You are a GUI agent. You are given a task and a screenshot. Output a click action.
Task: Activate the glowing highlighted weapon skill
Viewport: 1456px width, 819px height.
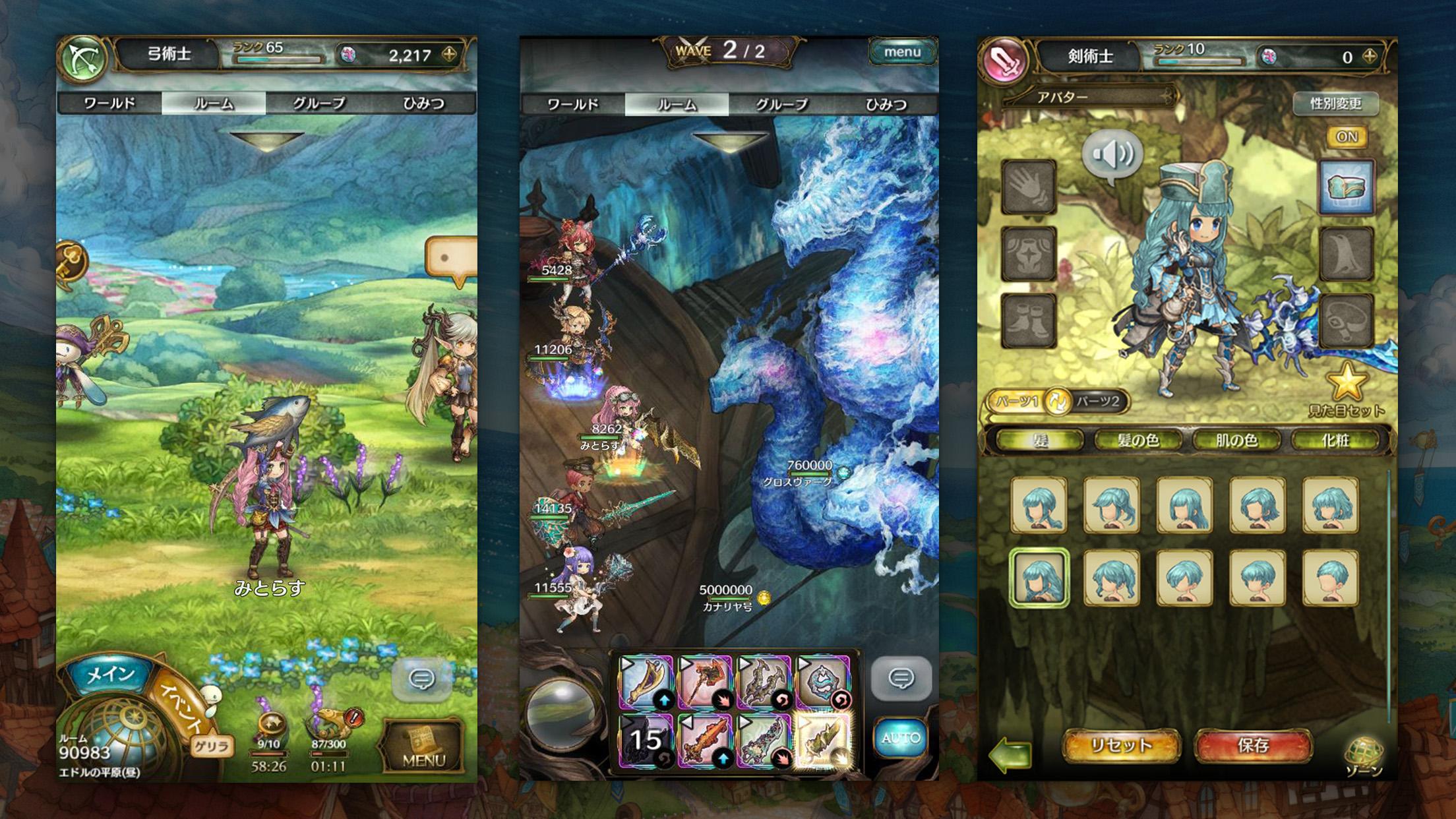coord(822,740)
